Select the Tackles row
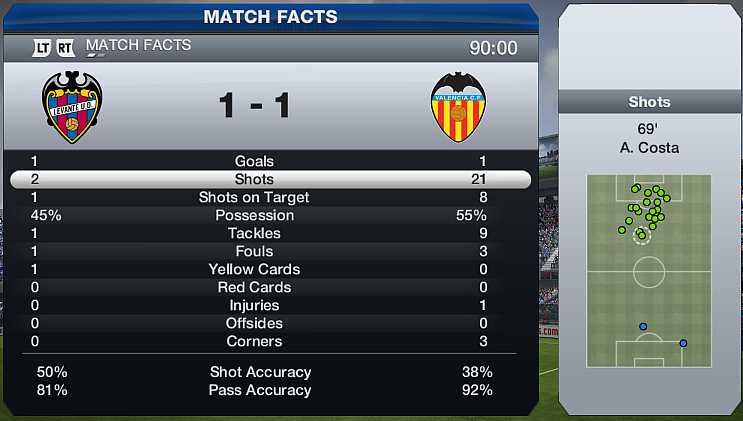The width and height of the screenshot is (743, 421). tap(254, 233)
